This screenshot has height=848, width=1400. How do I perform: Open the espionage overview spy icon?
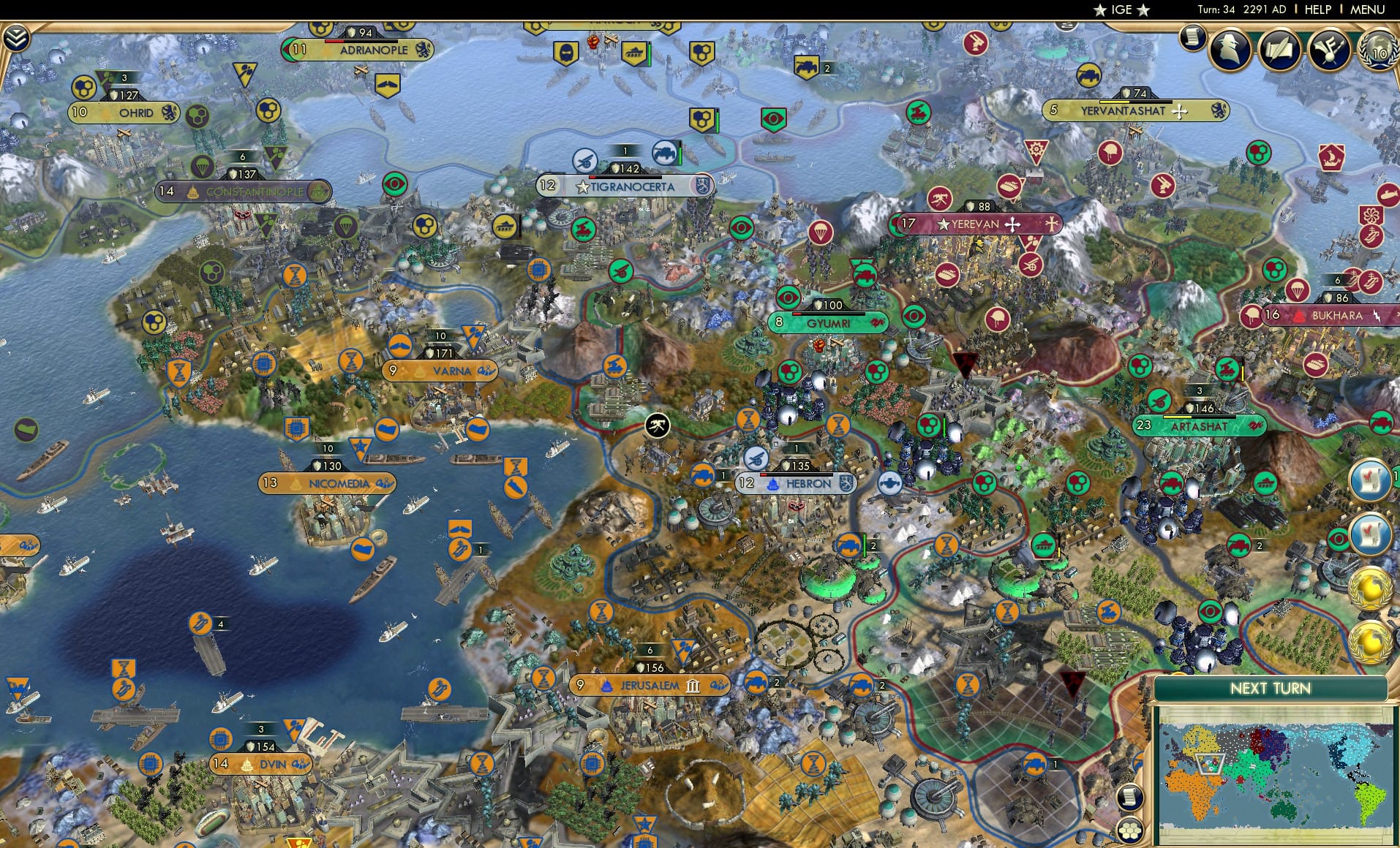(x=1230, y=50)
